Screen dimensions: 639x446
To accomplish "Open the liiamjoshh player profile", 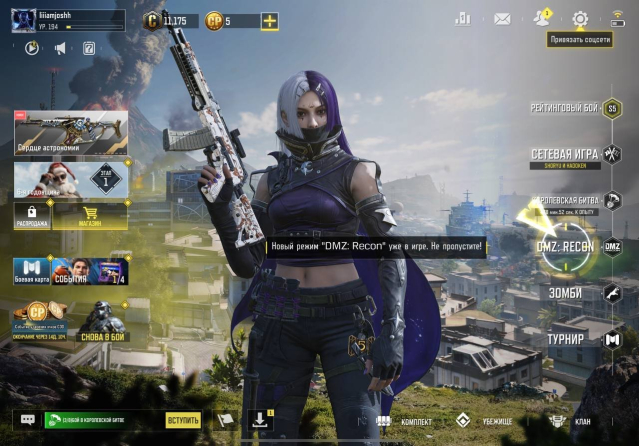I will (68, 20).
